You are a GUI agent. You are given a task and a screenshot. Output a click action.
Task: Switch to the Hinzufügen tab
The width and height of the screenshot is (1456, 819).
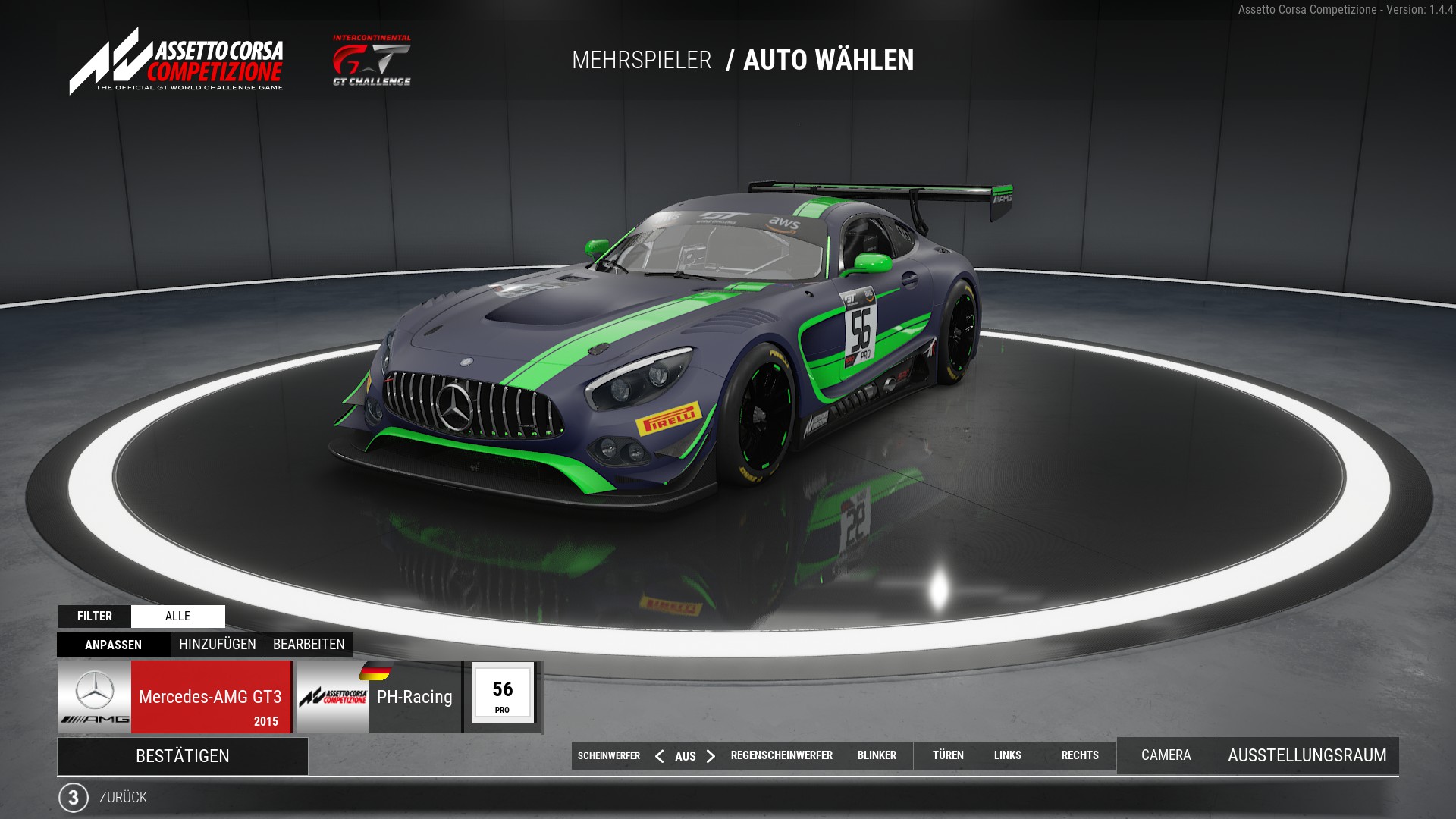(217, 645)
